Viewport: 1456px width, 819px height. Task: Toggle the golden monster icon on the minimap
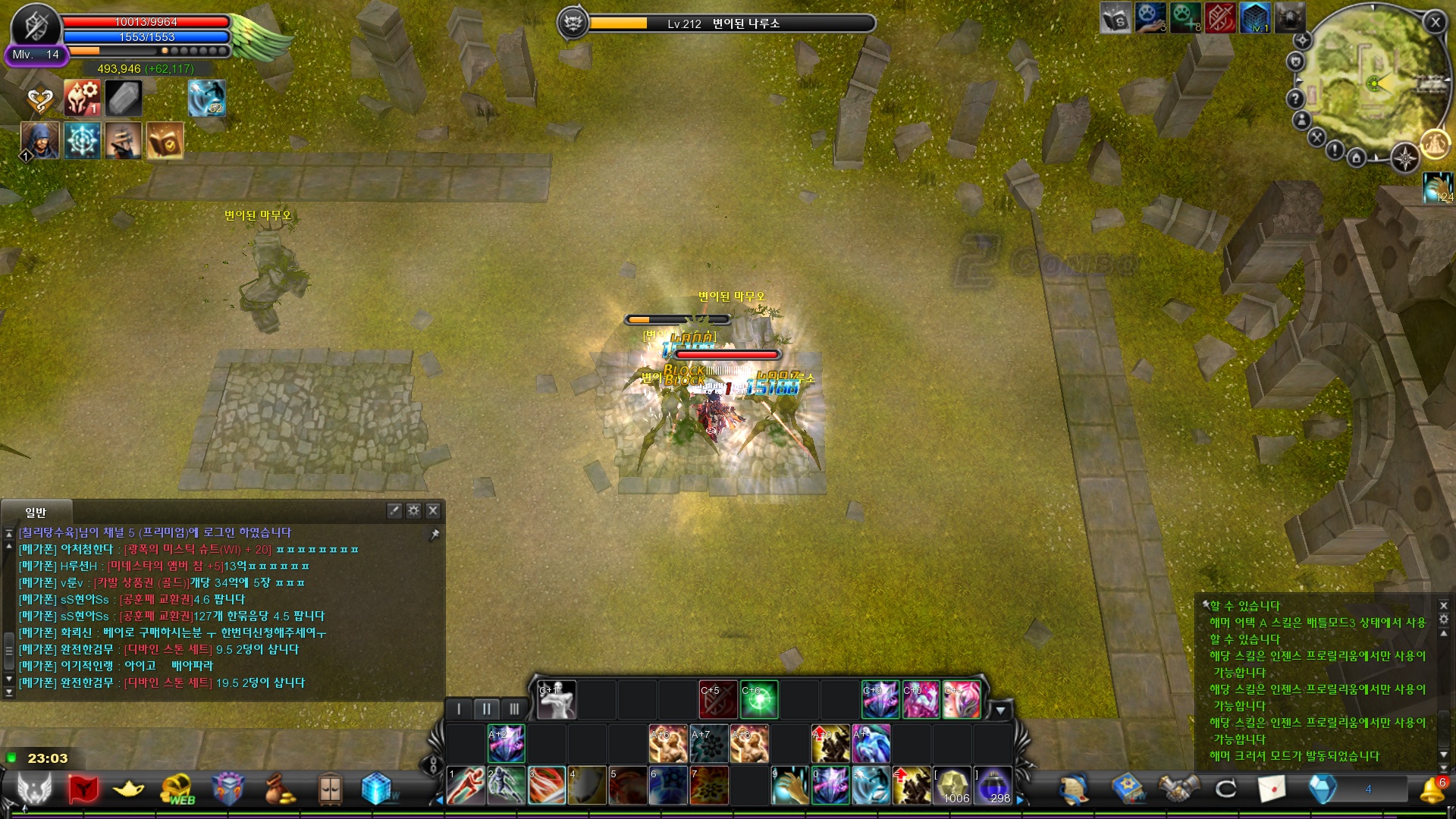click(x=1435, y=144)
